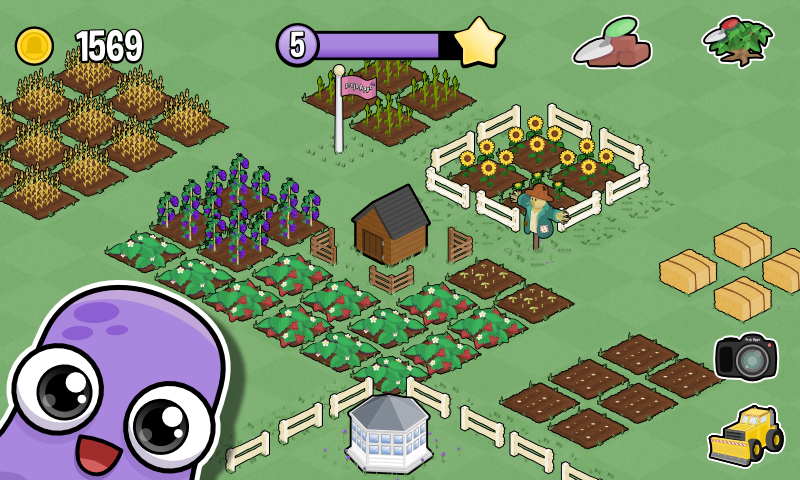Tap the camera icon to take a photo
Image resolution: width=800 pixels, height=480 pixels.
click(745, 357)
